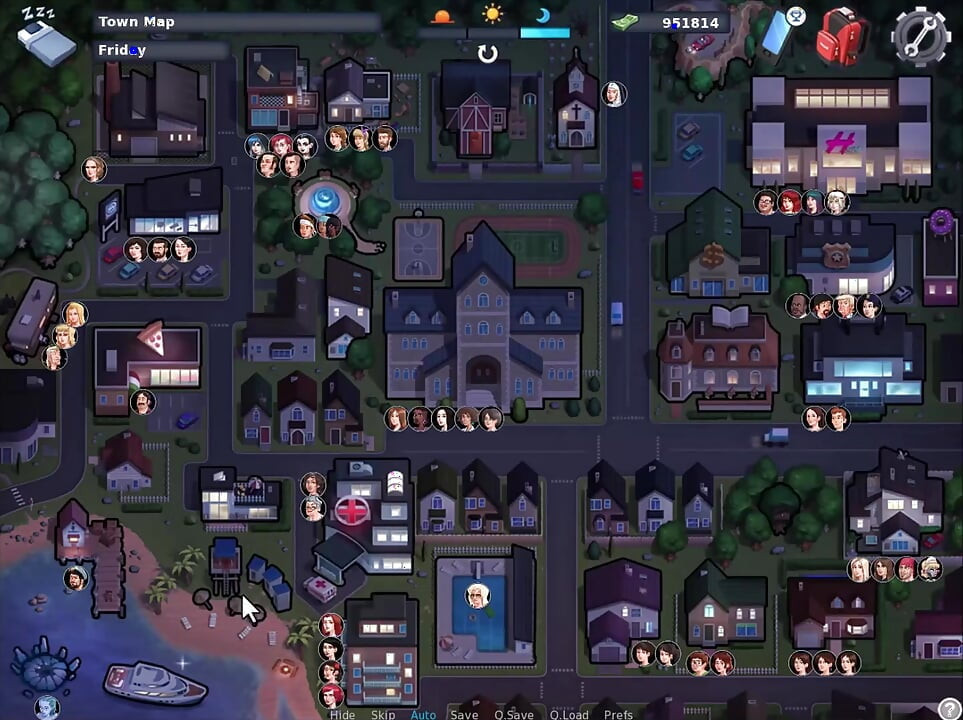Toggle Auto mode
This screenshot has width=963, height=720.
(423, 714)
